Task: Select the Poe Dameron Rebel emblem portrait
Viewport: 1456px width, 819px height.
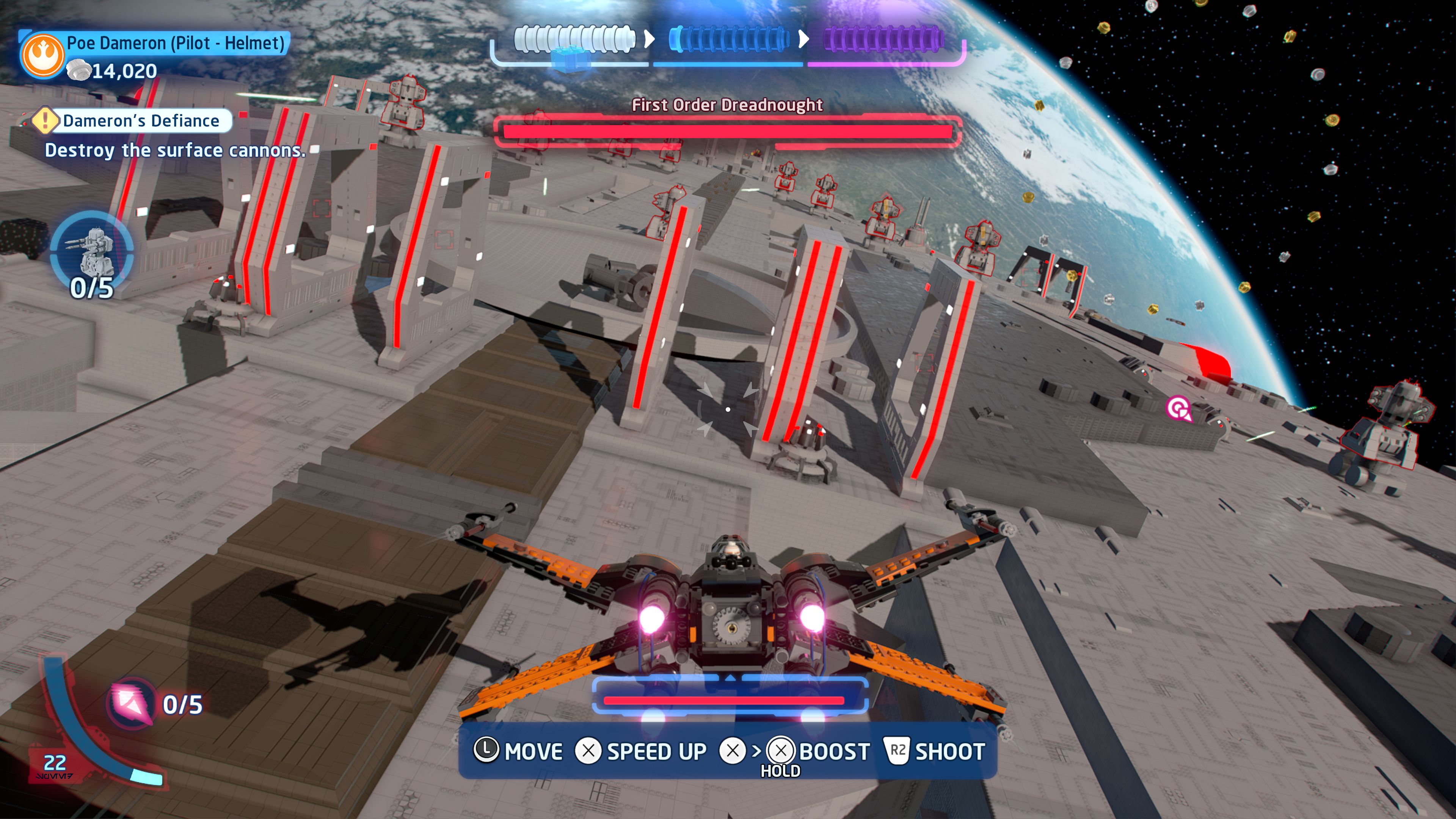Action: click(x=43, y=55)
